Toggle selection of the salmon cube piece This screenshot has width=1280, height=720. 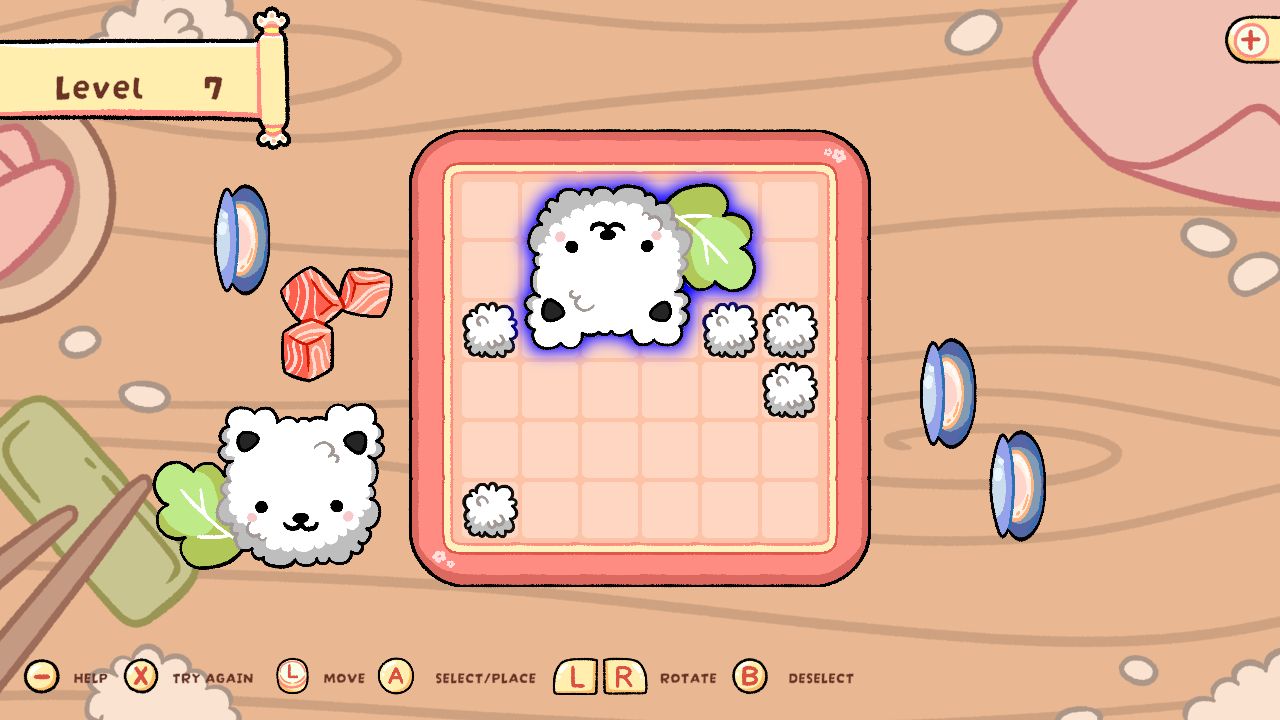330,320
